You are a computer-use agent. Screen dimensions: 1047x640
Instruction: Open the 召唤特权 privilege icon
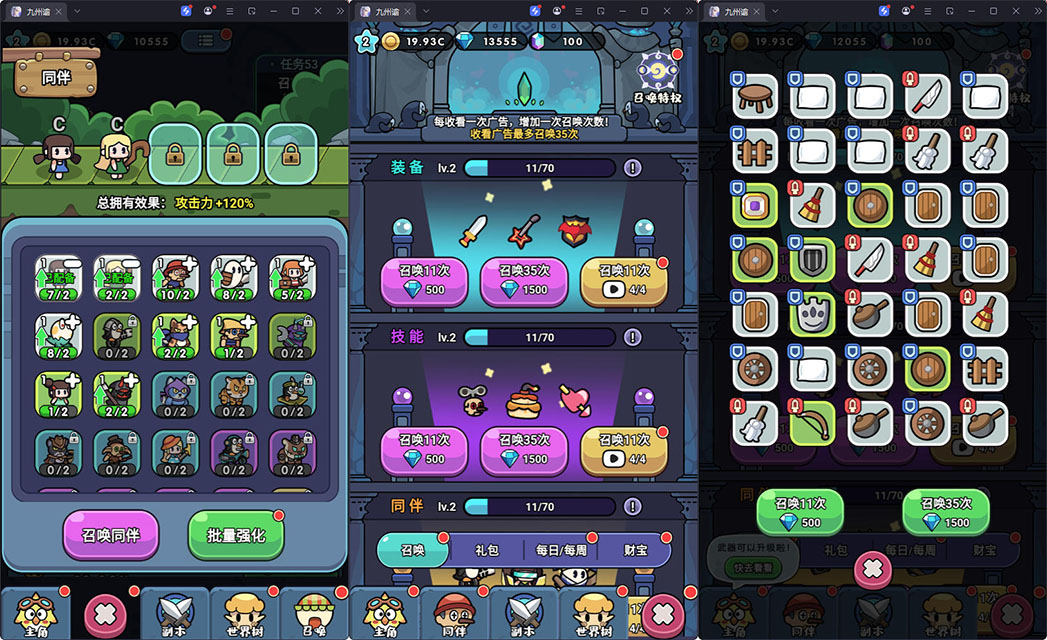click(658, 73)
